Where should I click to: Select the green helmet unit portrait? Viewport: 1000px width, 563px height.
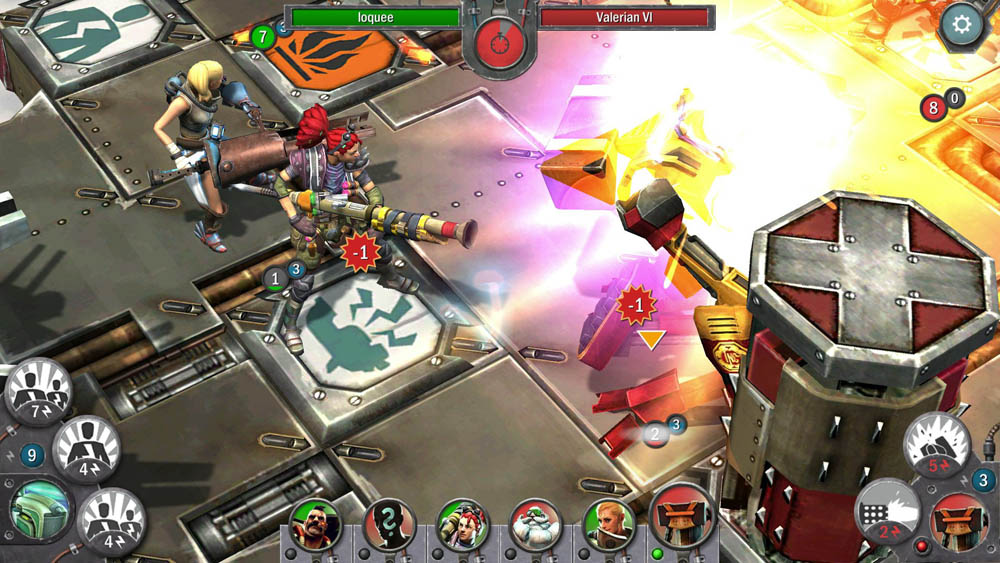point(40,509)
